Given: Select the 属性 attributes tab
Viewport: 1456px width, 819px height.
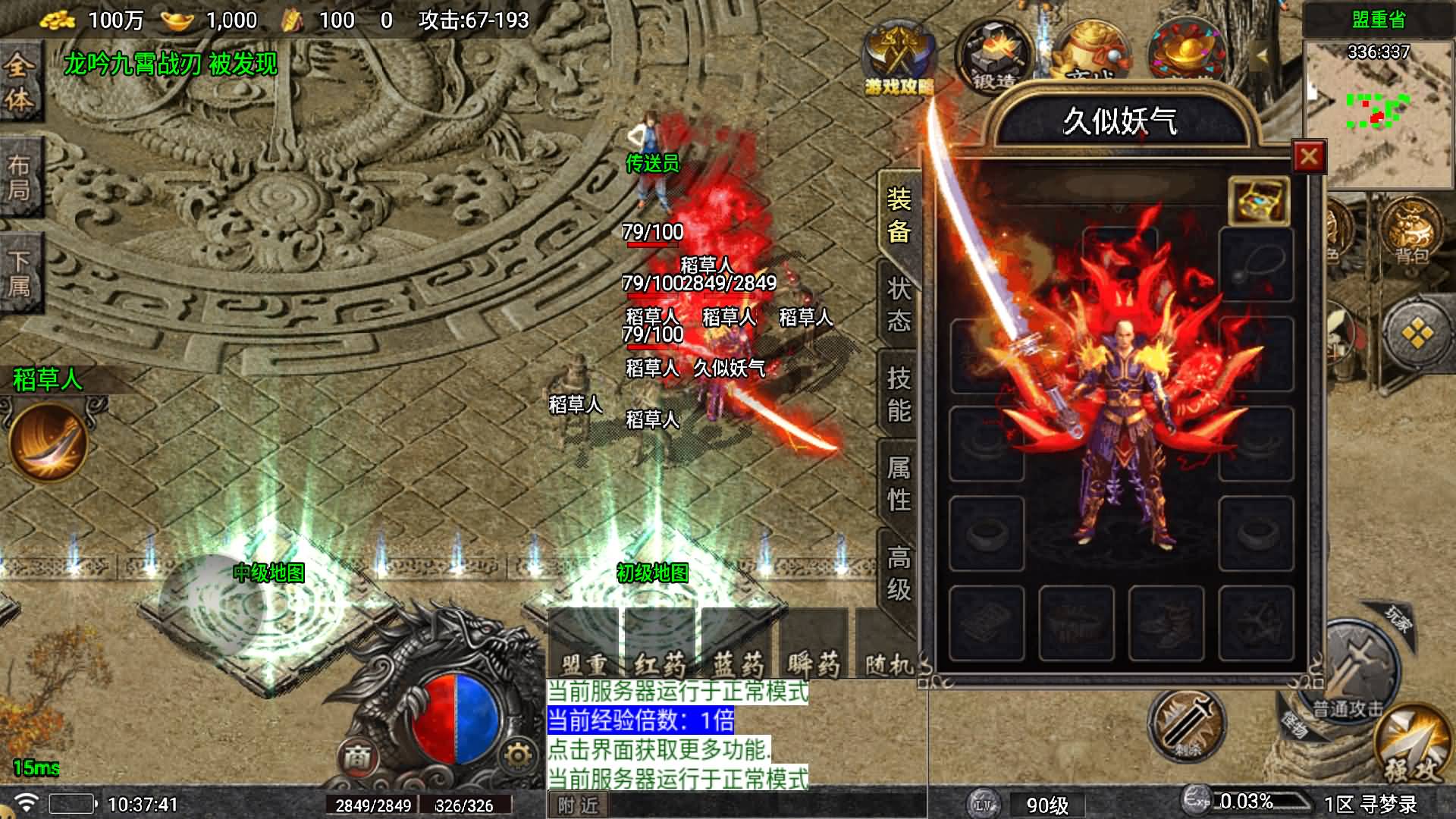Looking at the screenshot, I should [x=899, y=483].
